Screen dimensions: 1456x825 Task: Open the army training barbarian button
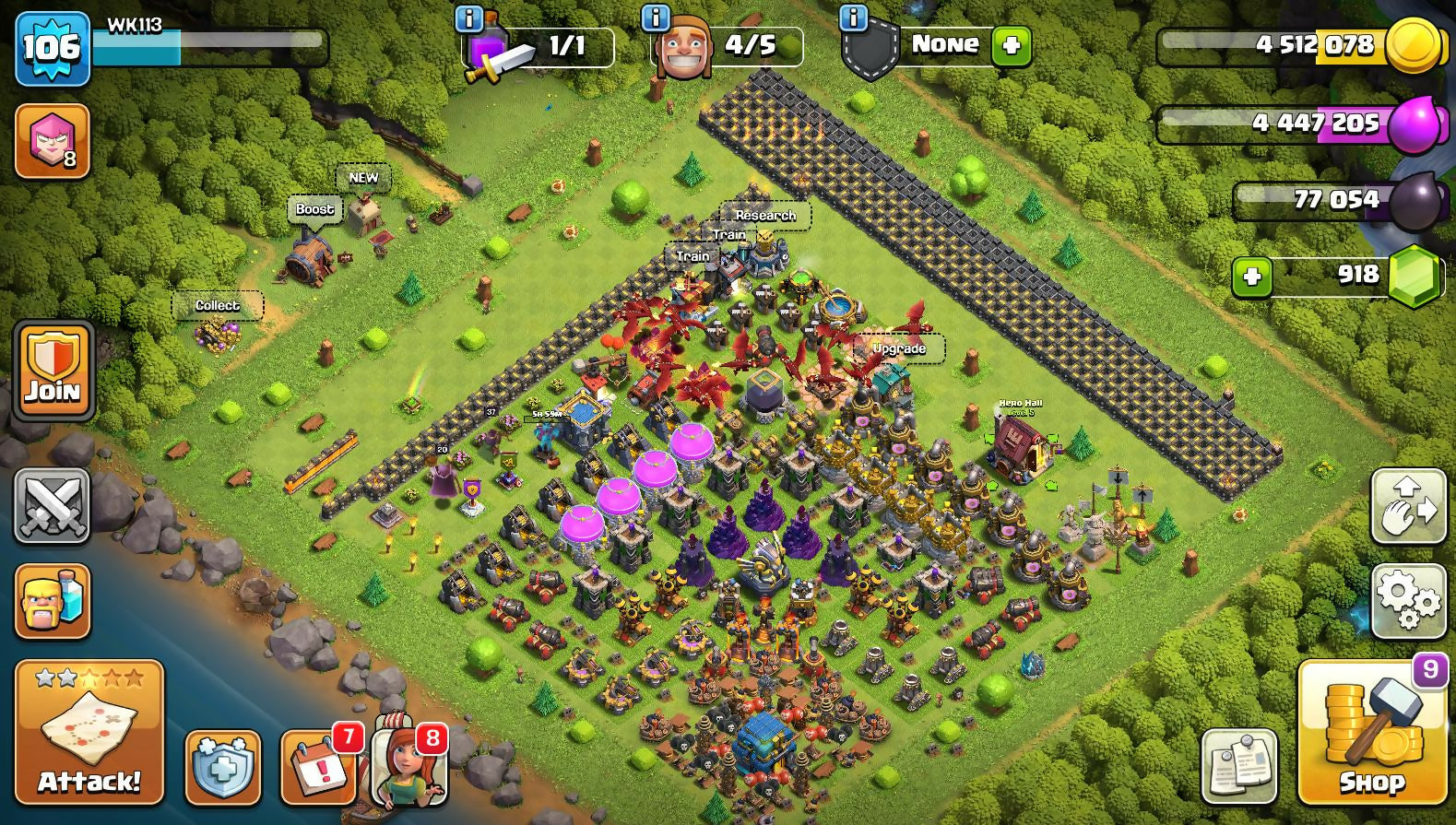point(53,601)
